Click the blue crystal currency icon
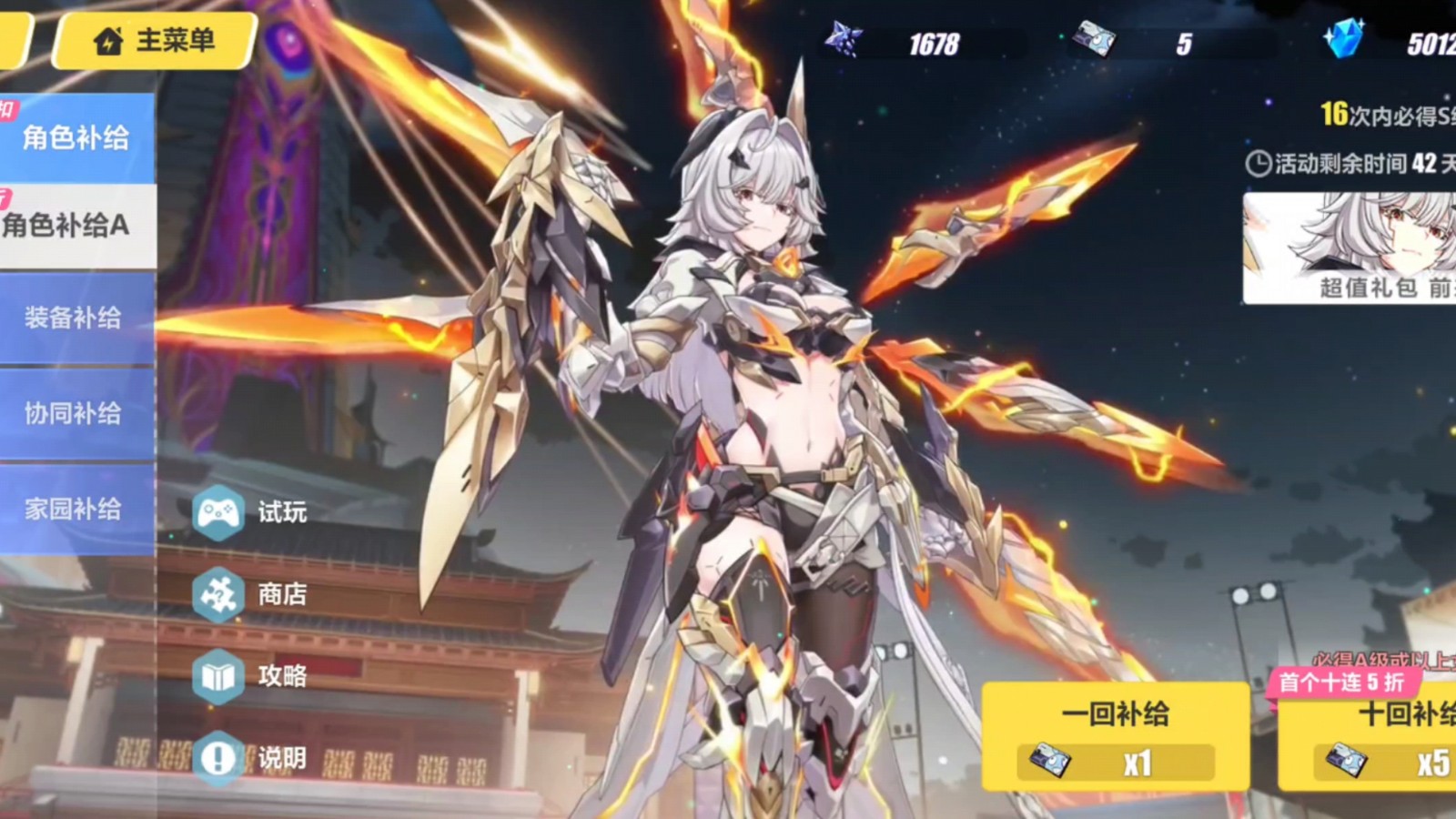This screenshot has width=1456, height=819. 1344,40
